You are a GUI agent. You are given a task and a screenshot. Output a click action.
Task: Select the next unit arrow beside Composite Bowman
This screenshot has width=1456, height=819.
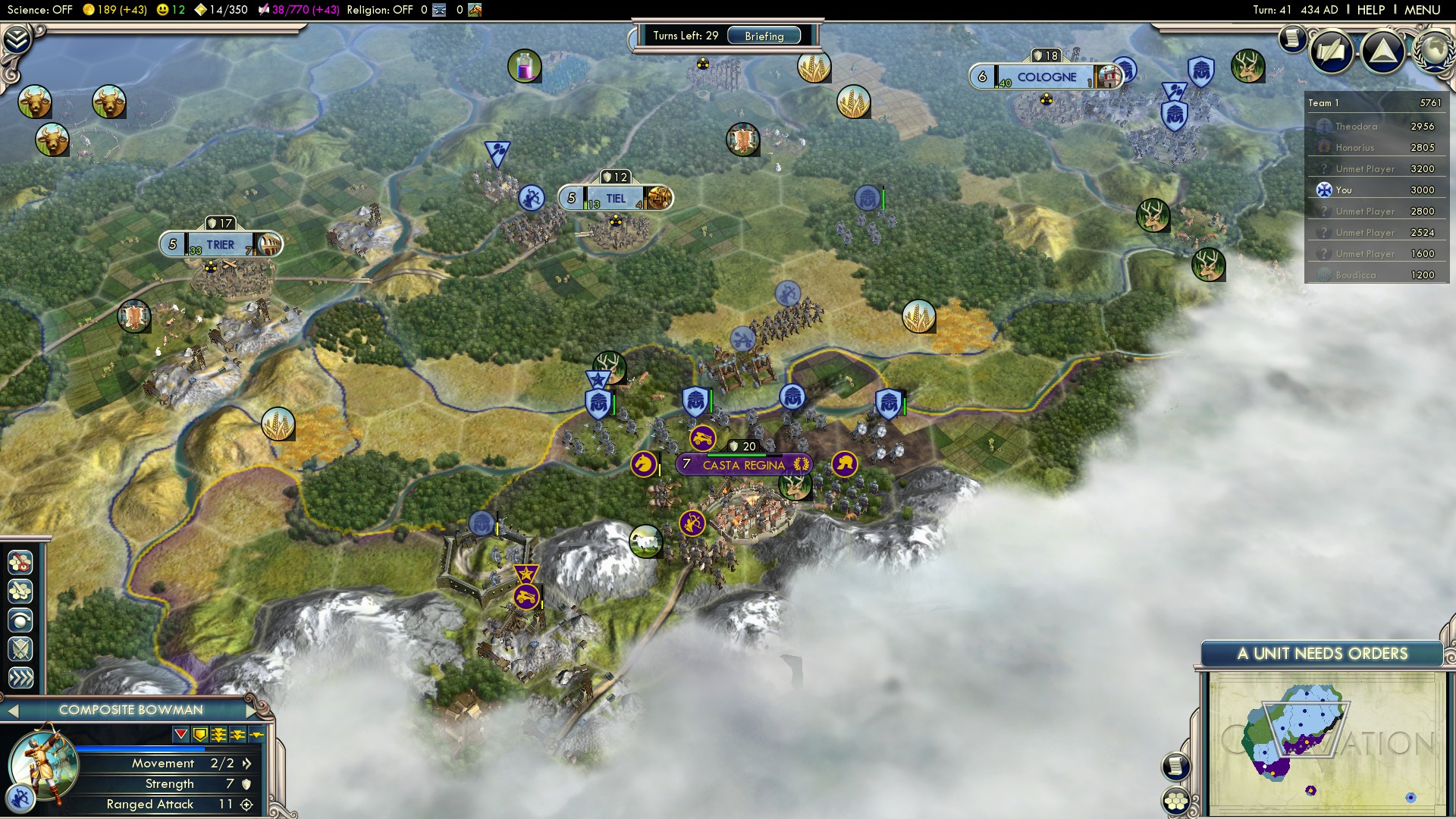(251, 711)
